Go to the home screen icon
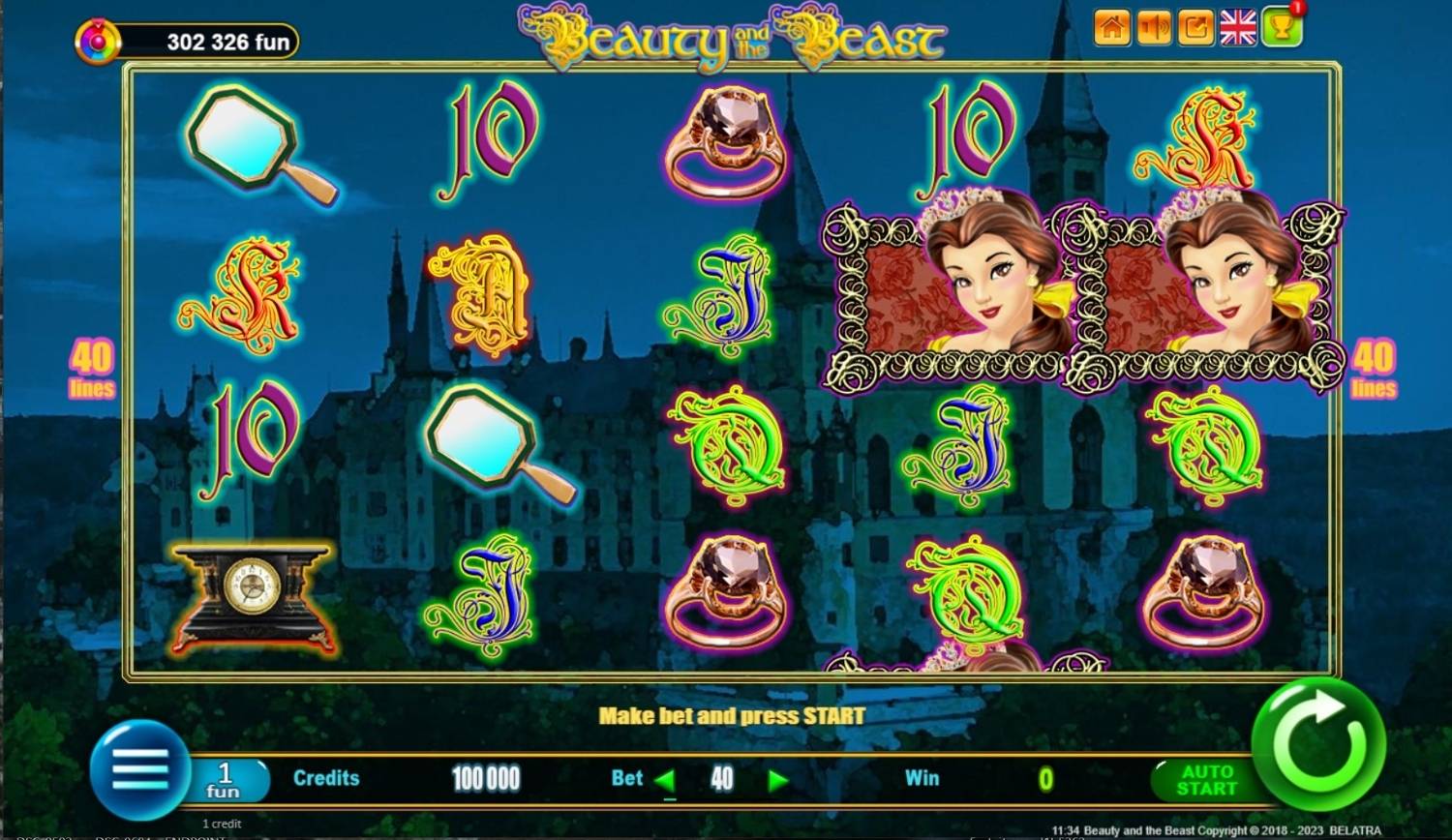Image resolution: width=1452 pixels, height=840 pixels. 1112,28
